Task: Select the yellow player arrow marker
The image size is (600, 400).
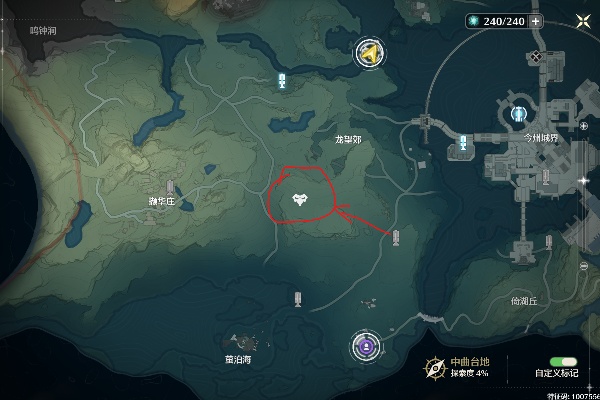Action: [371, 54]
